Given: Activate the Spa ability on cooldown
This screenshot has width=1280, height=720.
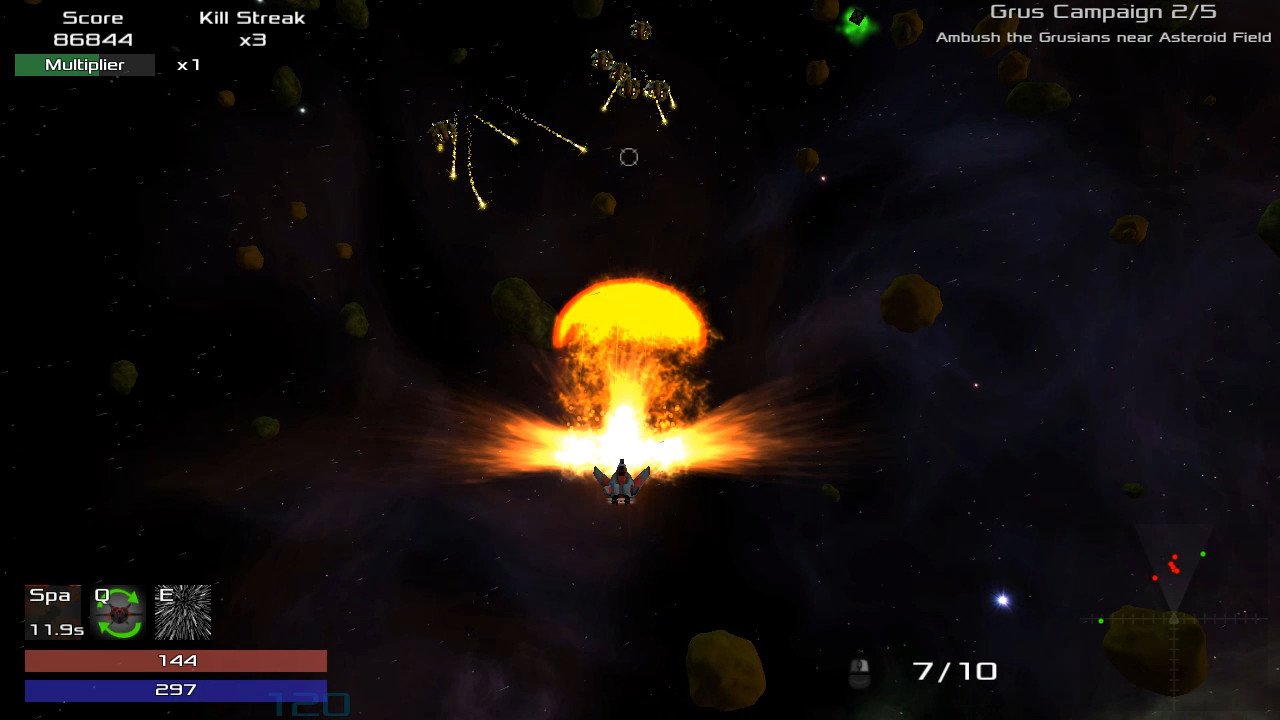Looking at the screenshot, I should pos(53,610).
